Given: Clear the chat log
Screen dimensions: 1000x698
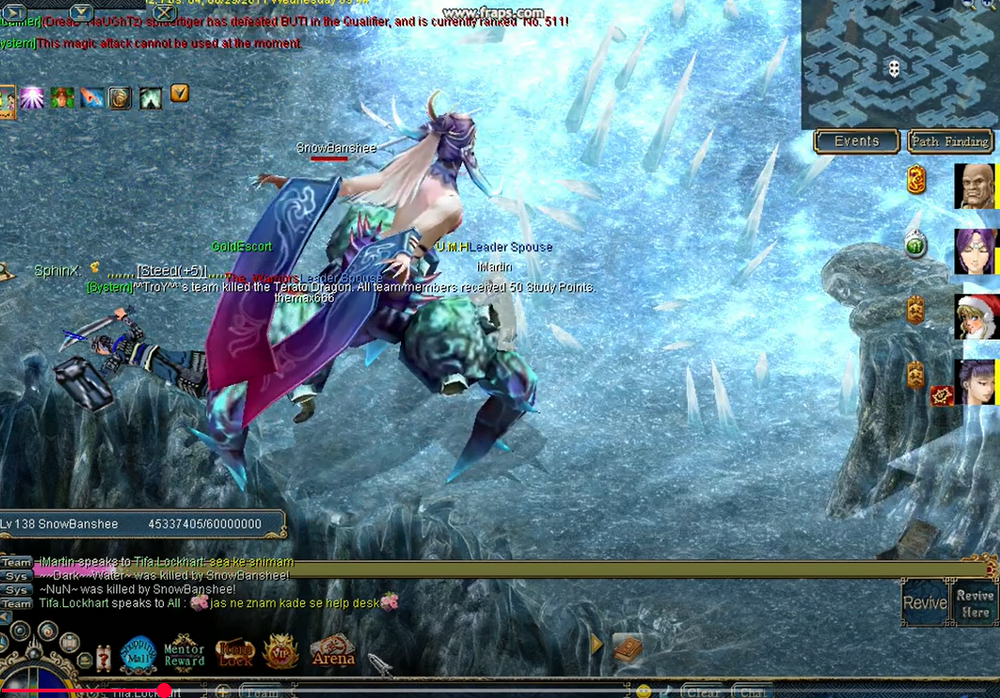Looking at the screenshot, I should pos(703,691).
